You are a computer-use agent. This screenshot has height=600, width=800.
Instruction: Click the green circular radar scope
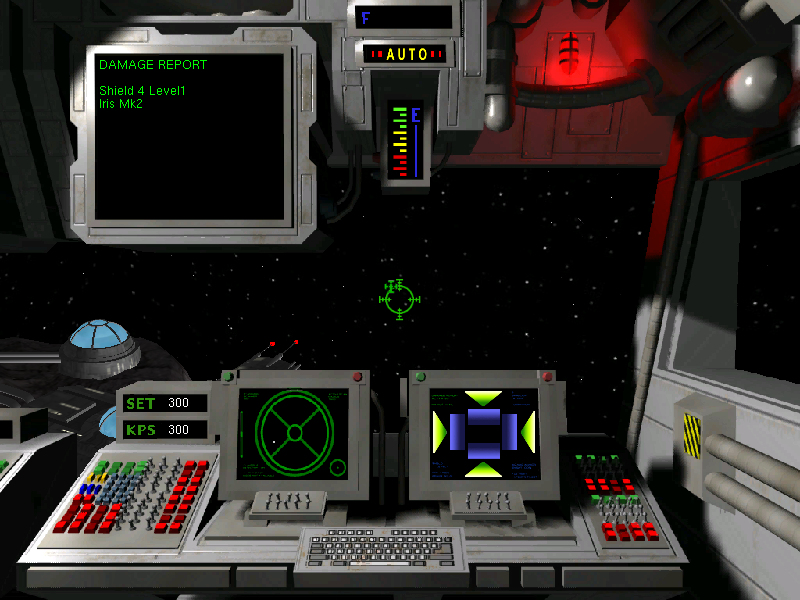[x=294, y=432]
